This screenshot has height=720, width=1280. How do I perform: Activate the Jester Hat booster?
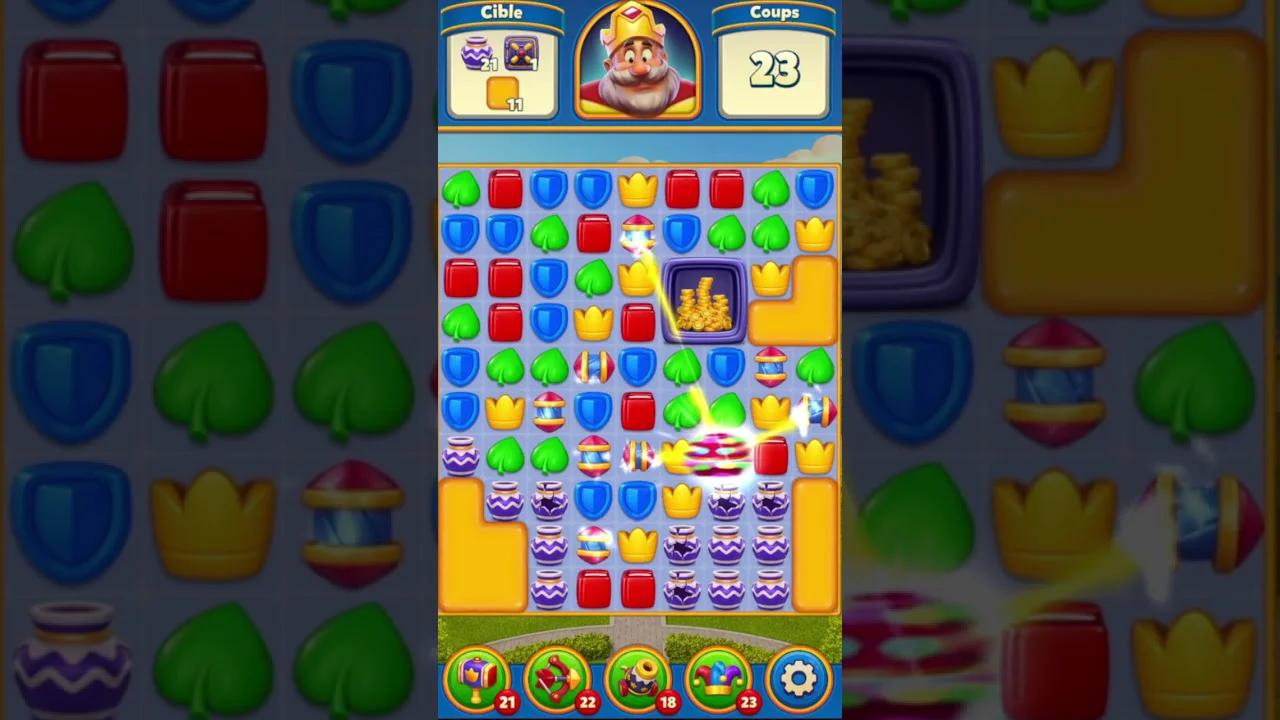pyautogui.click(x=718, y=678)
